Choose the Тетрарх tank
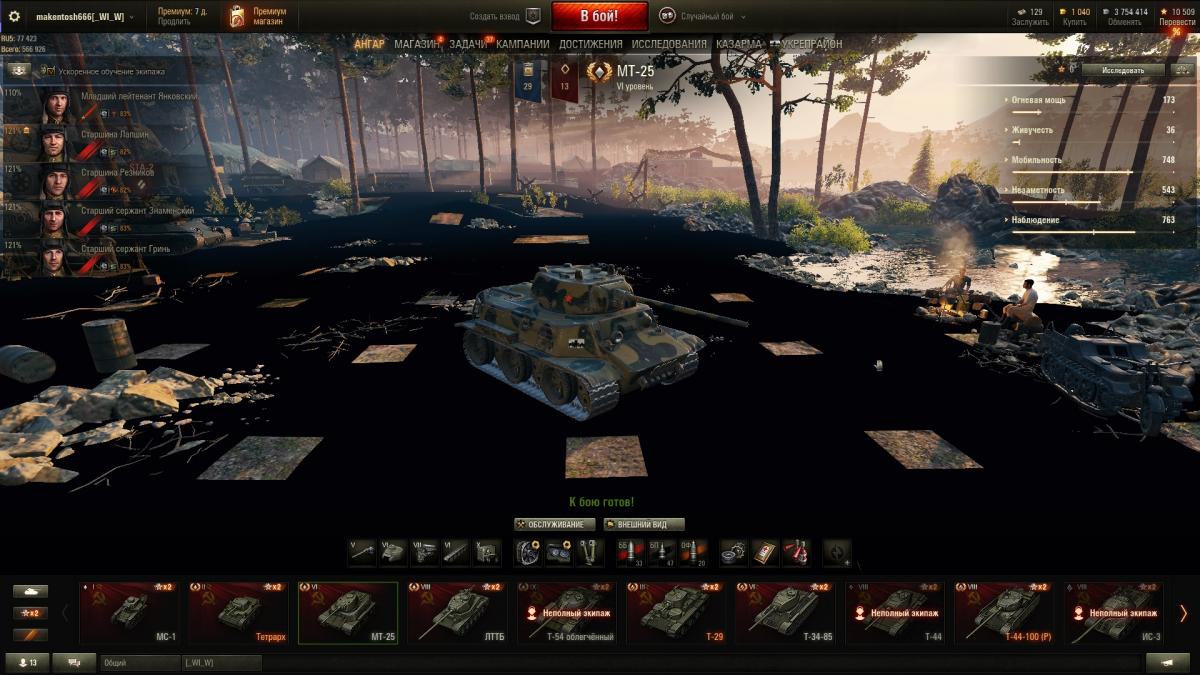The width and height of the screenshot is (1200, 675). click(238, 612)
